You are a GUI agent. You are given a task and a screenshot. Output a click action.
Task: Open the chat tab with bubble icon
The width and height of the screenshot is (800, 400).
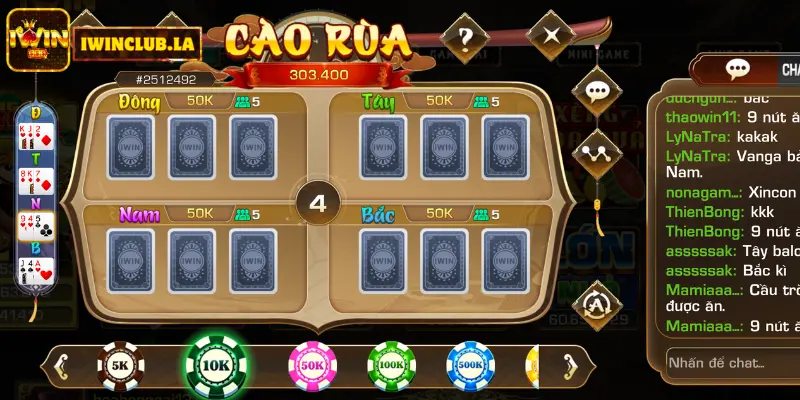(x=738, y=69)
